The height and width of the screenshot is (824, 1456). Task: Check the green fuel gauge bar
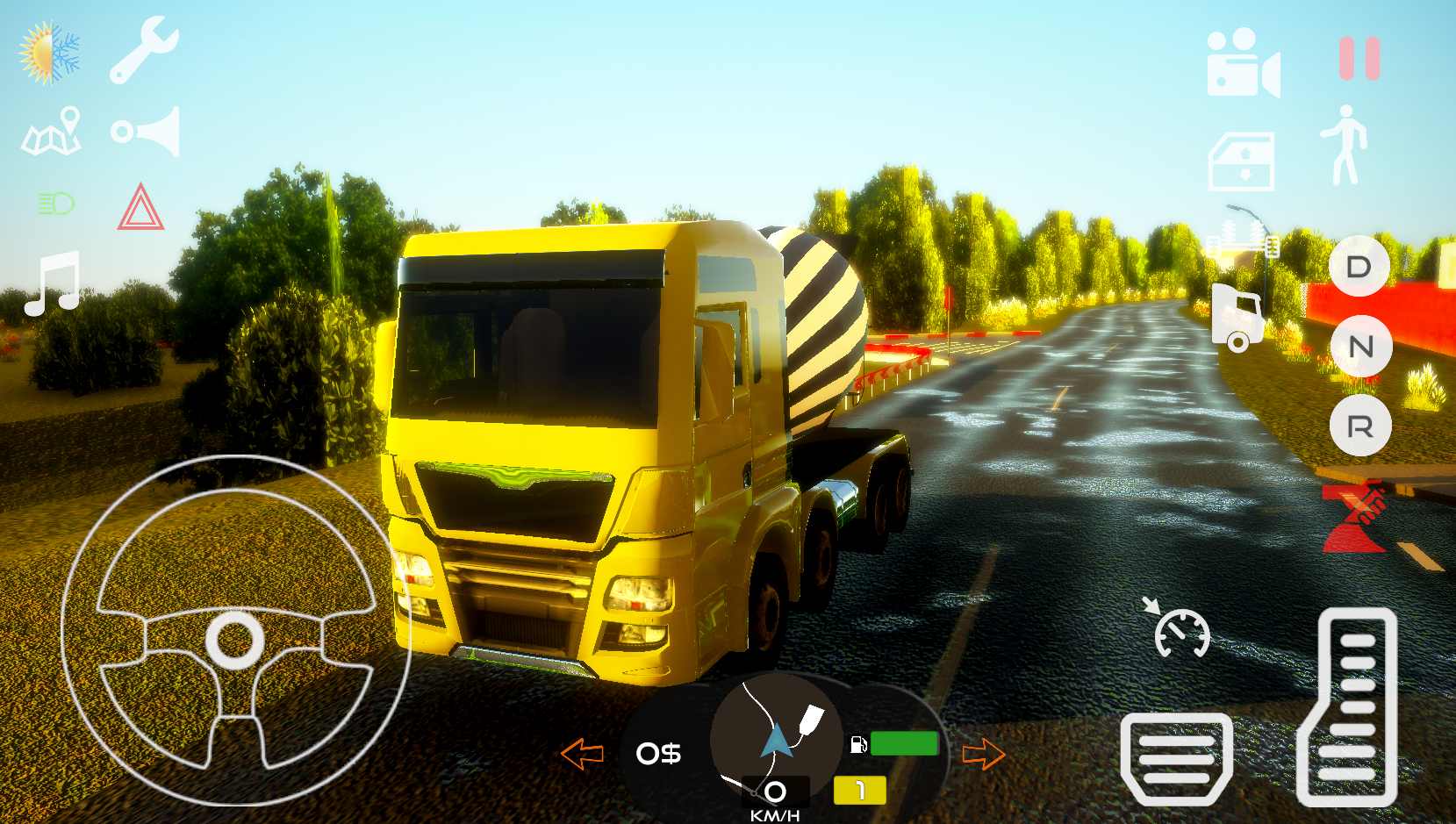tap(904, 743)
